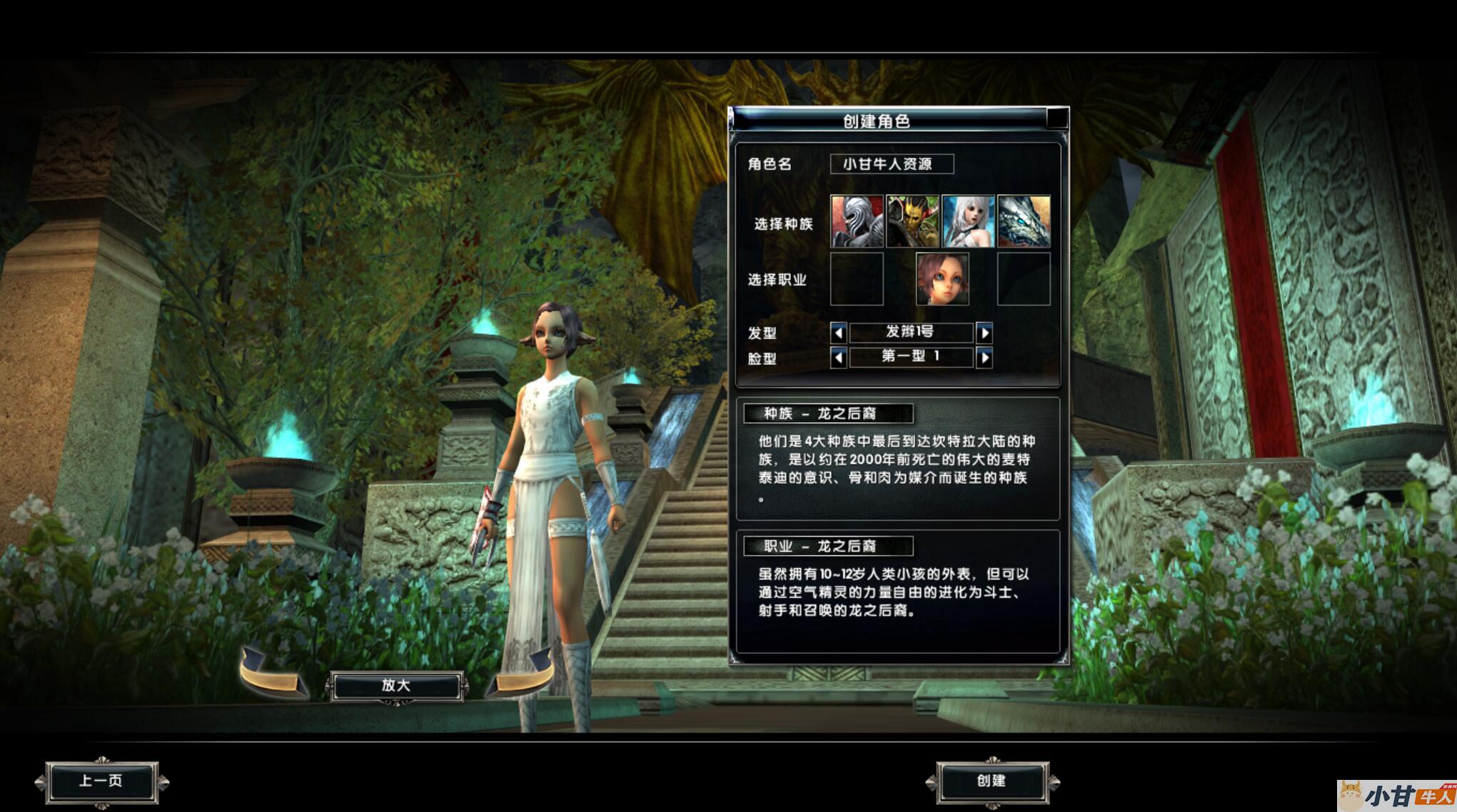Rotate character with left gold arrow
The height and width of the screenshot is (812, 1457).
pos(271,674)
